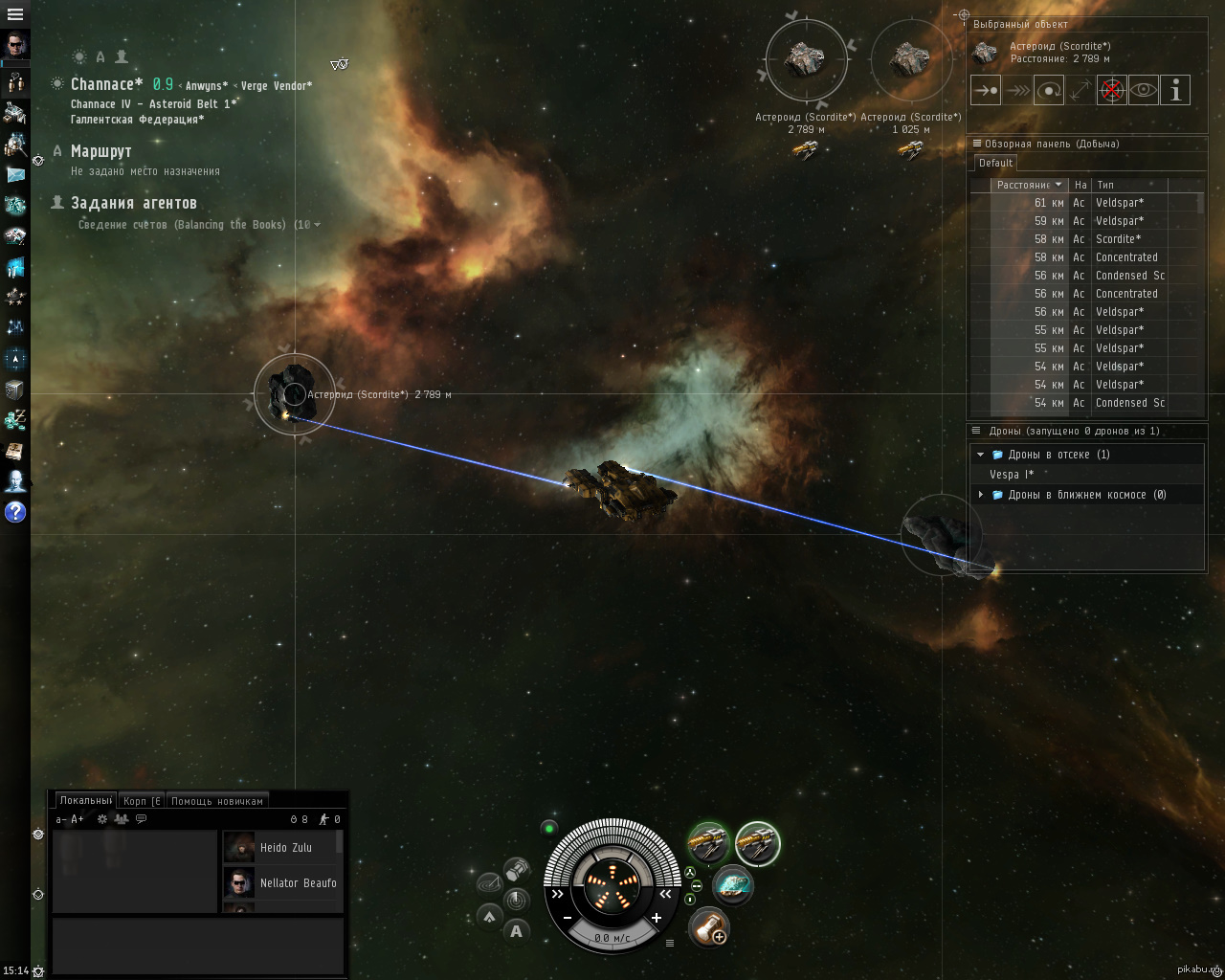Expand the Balancing the Books agent mission

click(317, 225)
